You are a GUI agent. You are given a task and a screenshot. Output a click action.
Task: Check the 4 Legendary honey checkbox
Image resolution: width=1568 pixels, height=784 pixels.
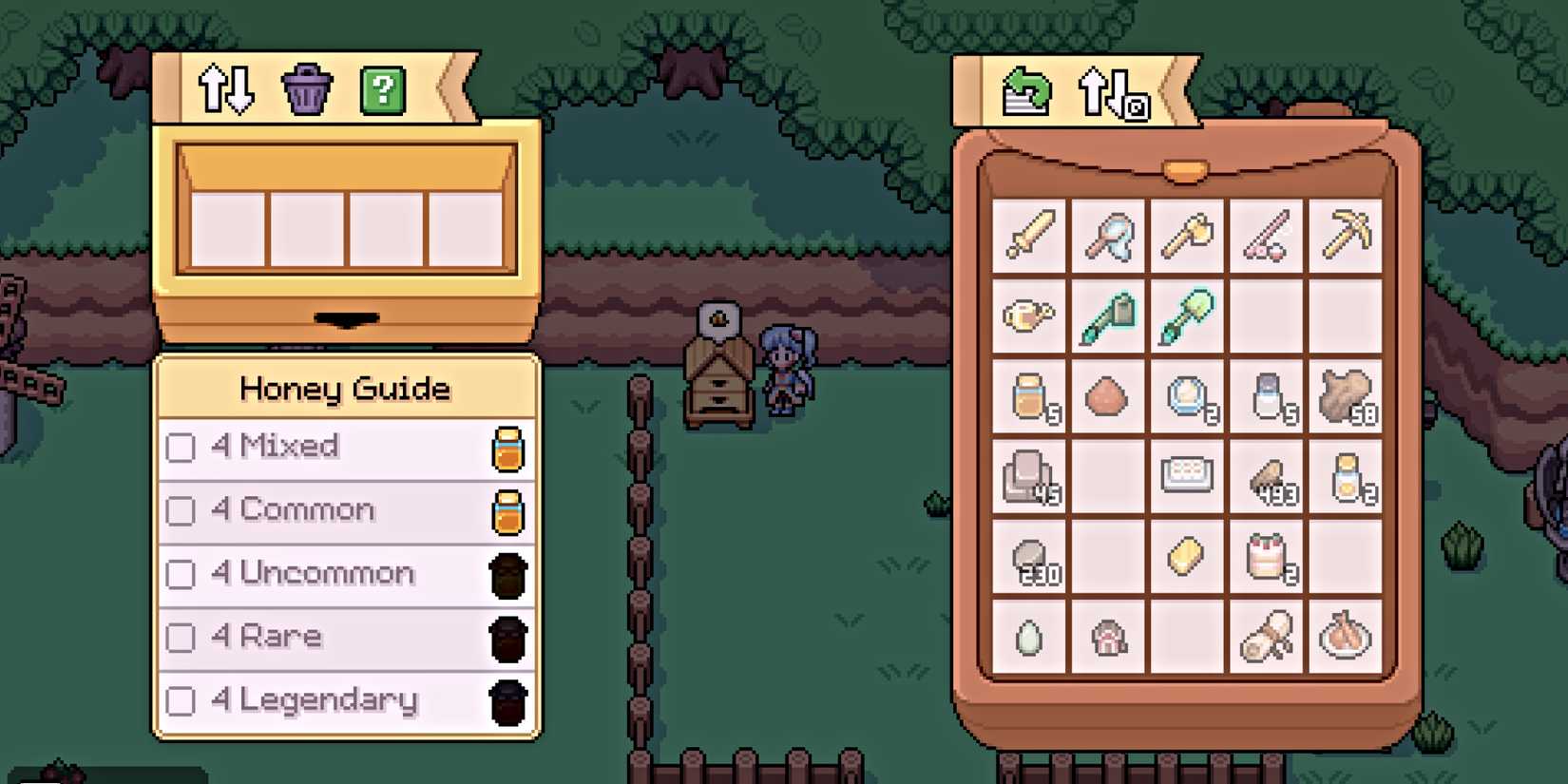pyautogui.click(x=179, y=700)
